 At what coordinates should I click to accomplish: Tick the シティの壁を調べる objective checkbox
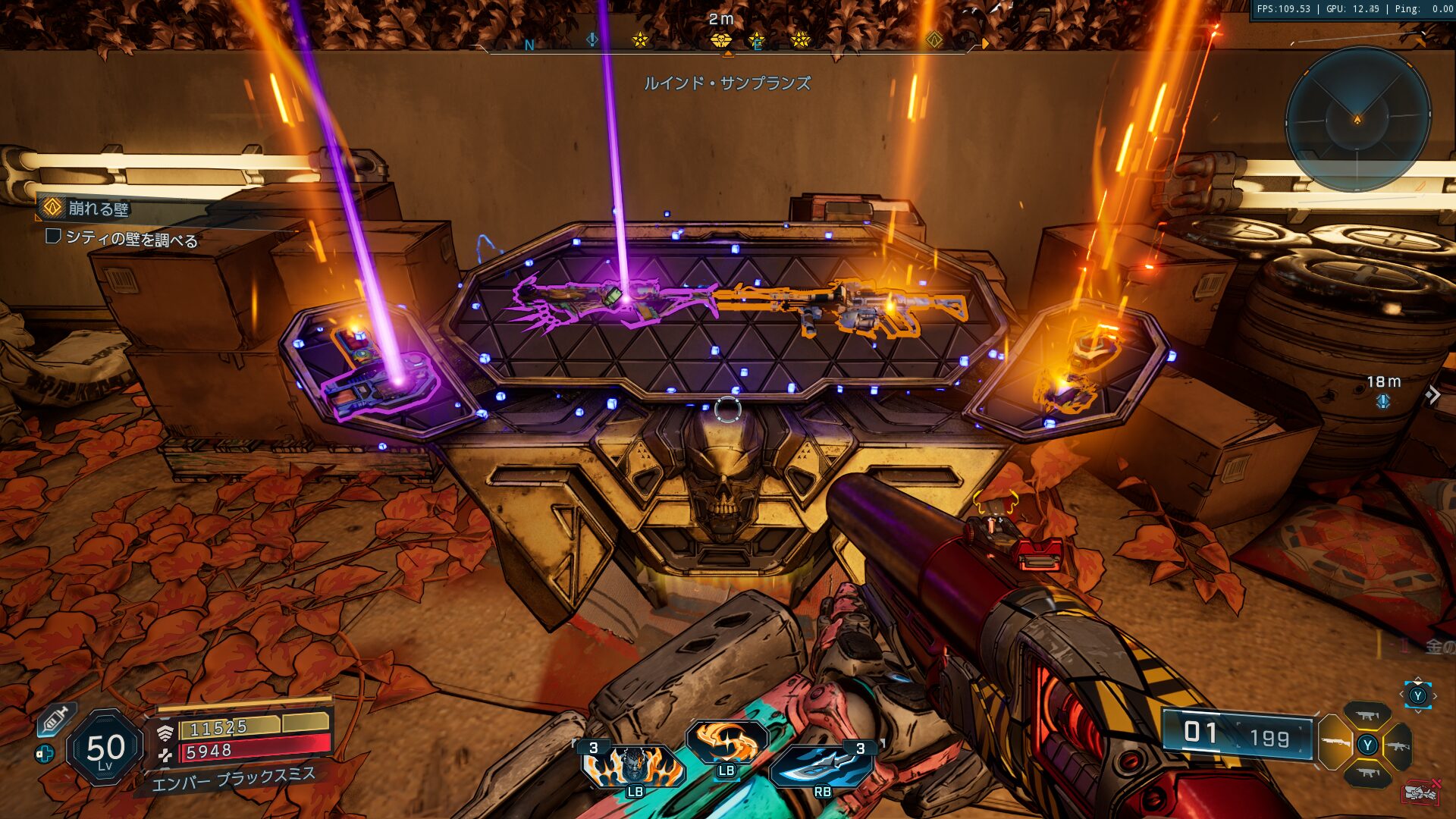pyautogui.click(x=53, y=237)
